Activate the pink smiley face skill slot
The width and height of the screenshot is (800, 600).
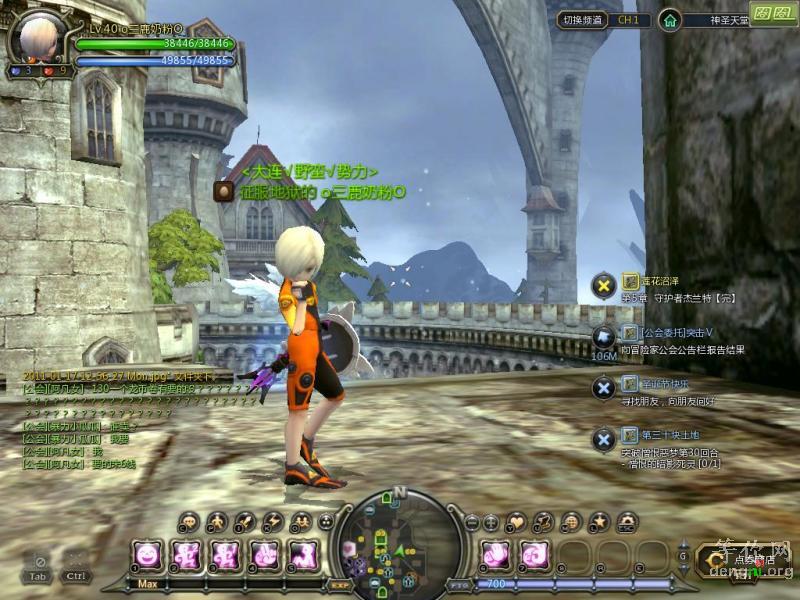(147, 554)
